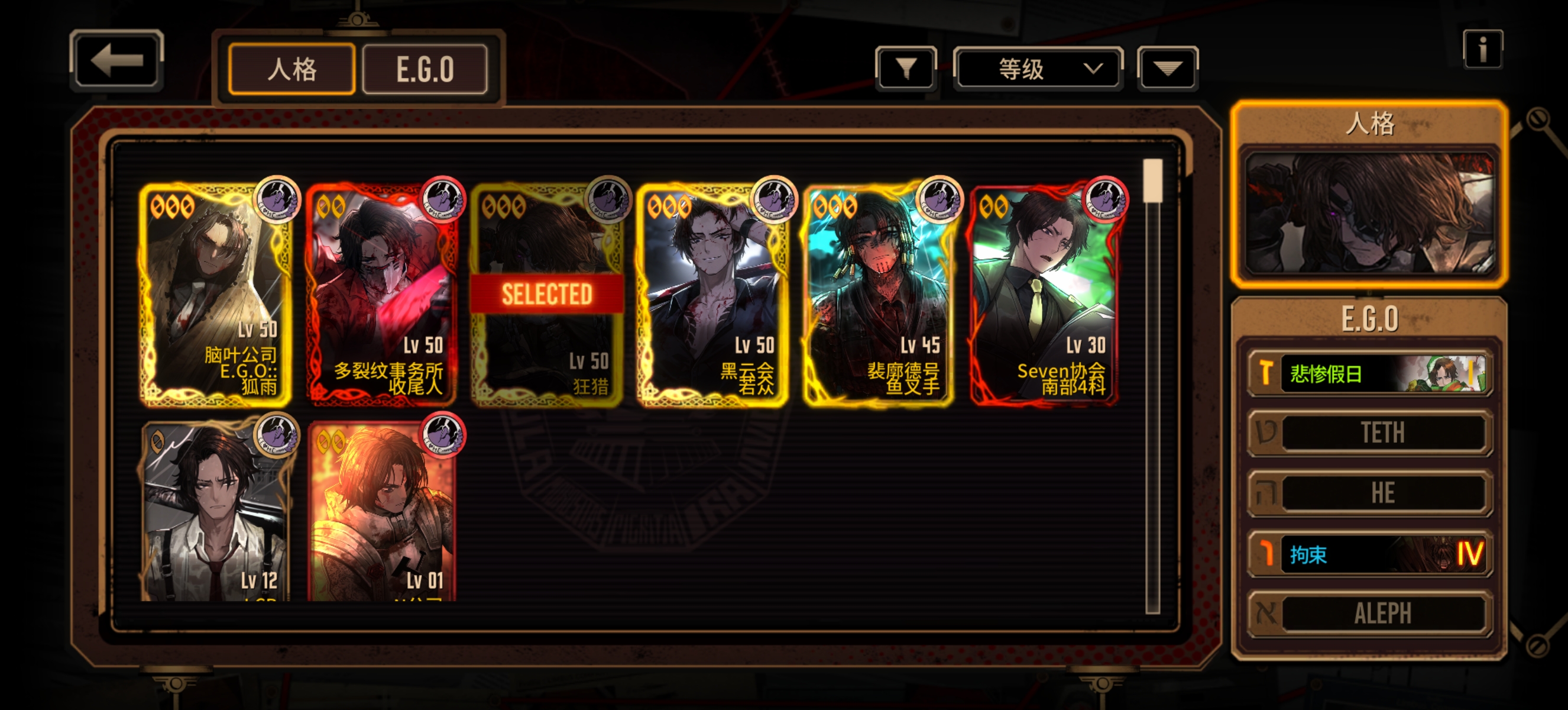The image size is (1568, 710).
Task: Open the info panel
Action: [x=1482, y=49]
